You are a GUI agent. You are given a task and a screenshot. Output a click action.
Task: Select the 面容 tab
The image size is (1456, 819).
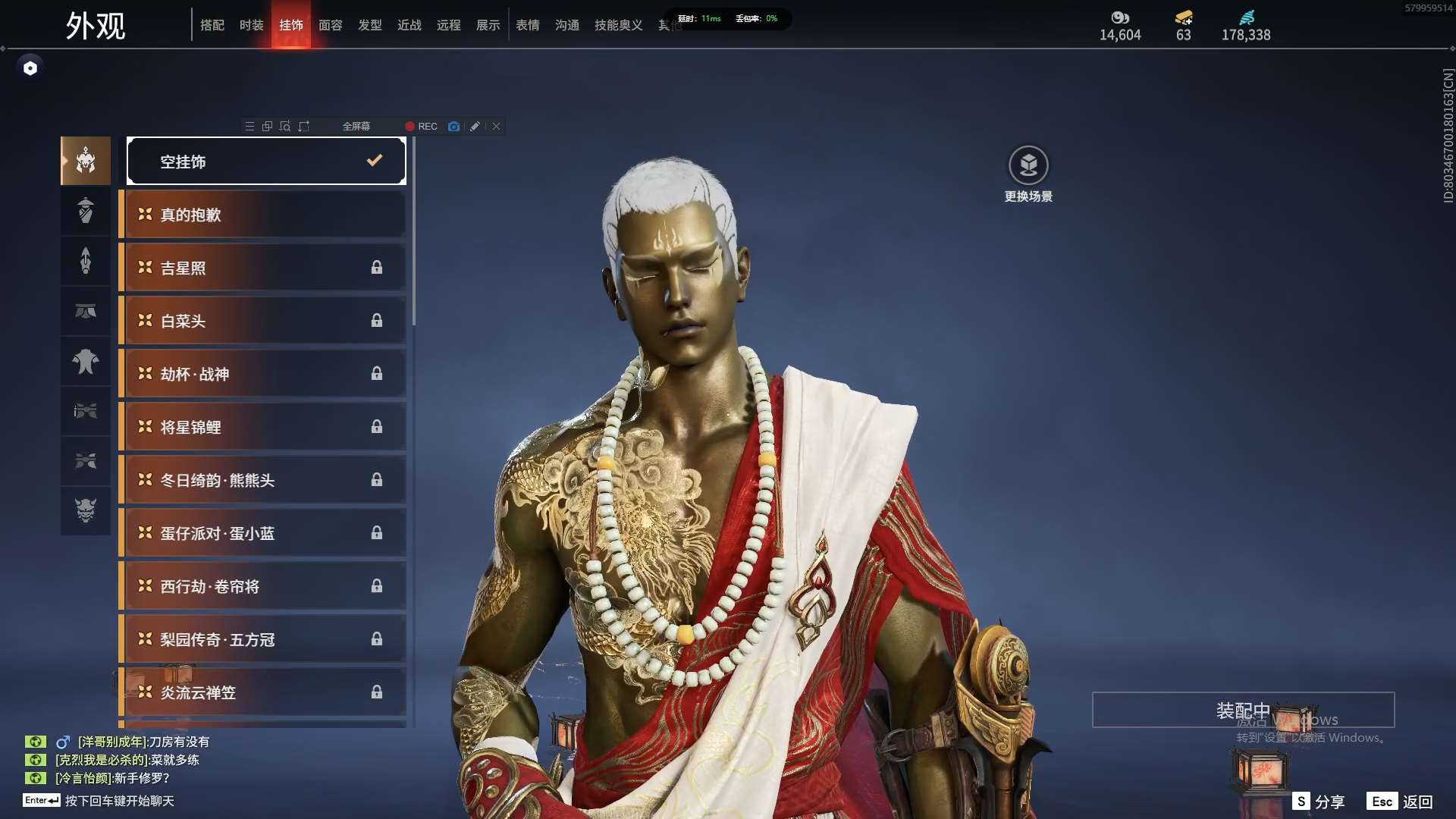[x=331, y=25]
